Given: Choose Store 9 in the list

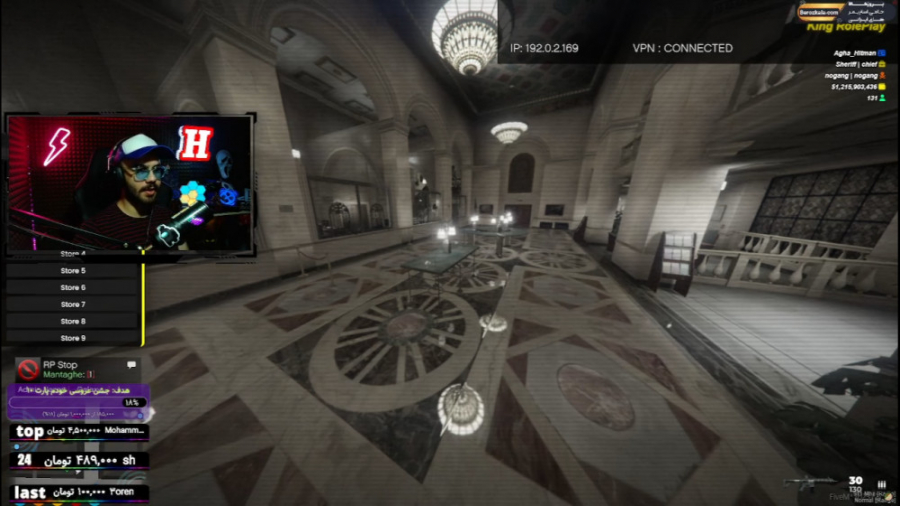Looking at the screenshot, I should 72,339.
